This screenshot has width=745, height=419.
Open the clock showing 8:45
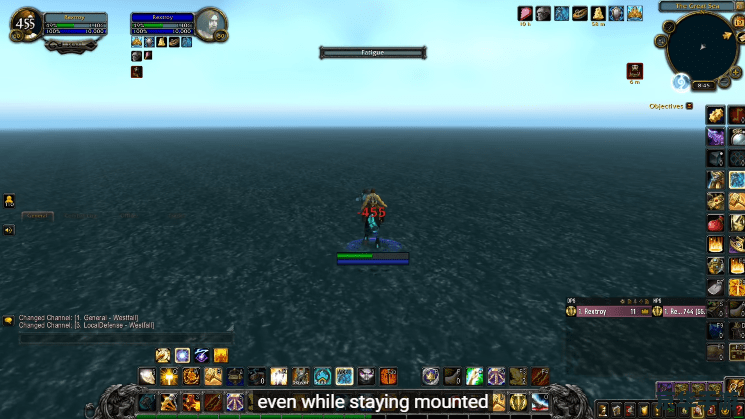pyautogui.click(x=704, y=86)
